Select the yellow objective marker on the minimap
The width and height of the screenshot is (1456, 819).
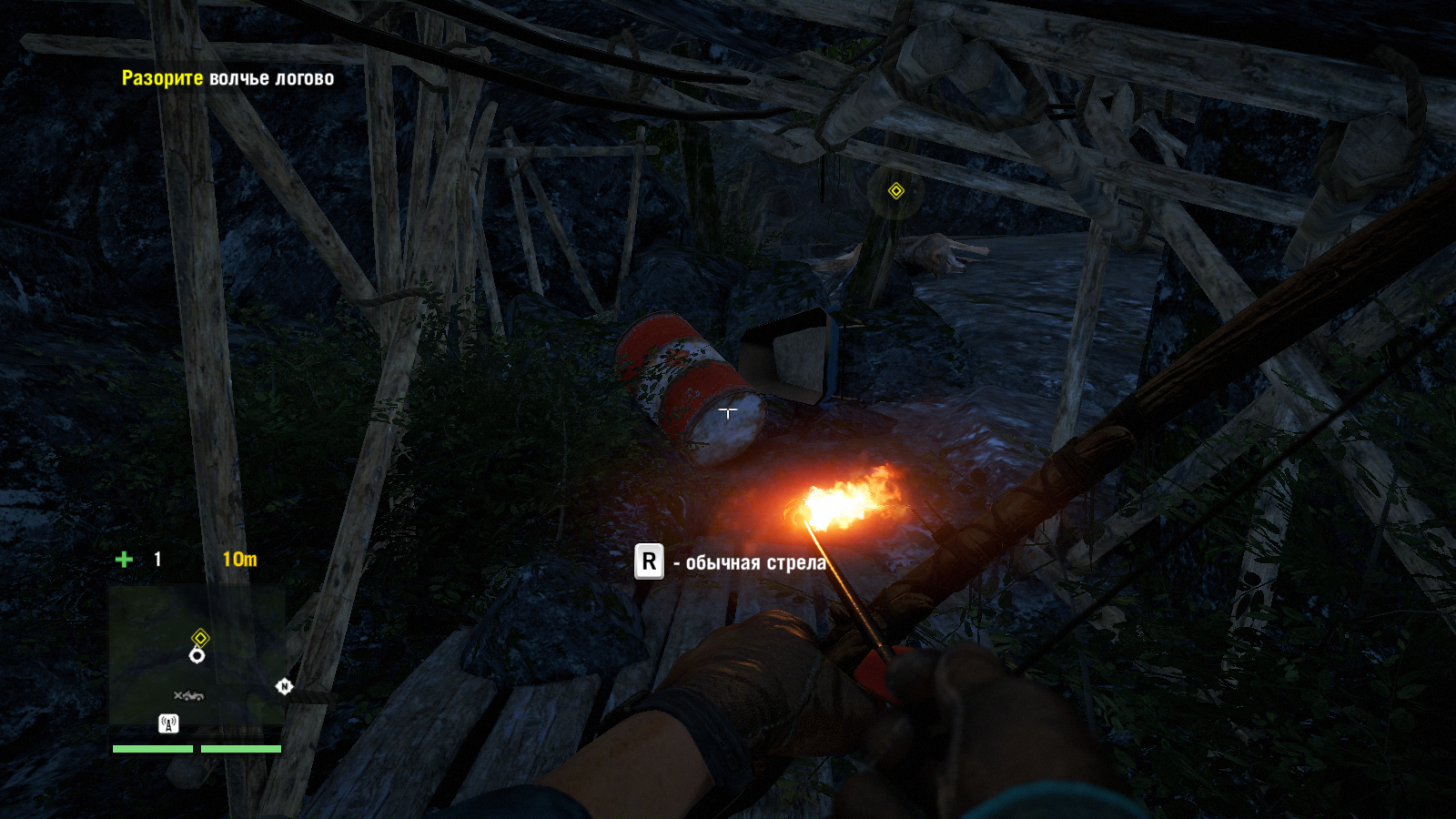pyautogui.click(x=200, y=638)
